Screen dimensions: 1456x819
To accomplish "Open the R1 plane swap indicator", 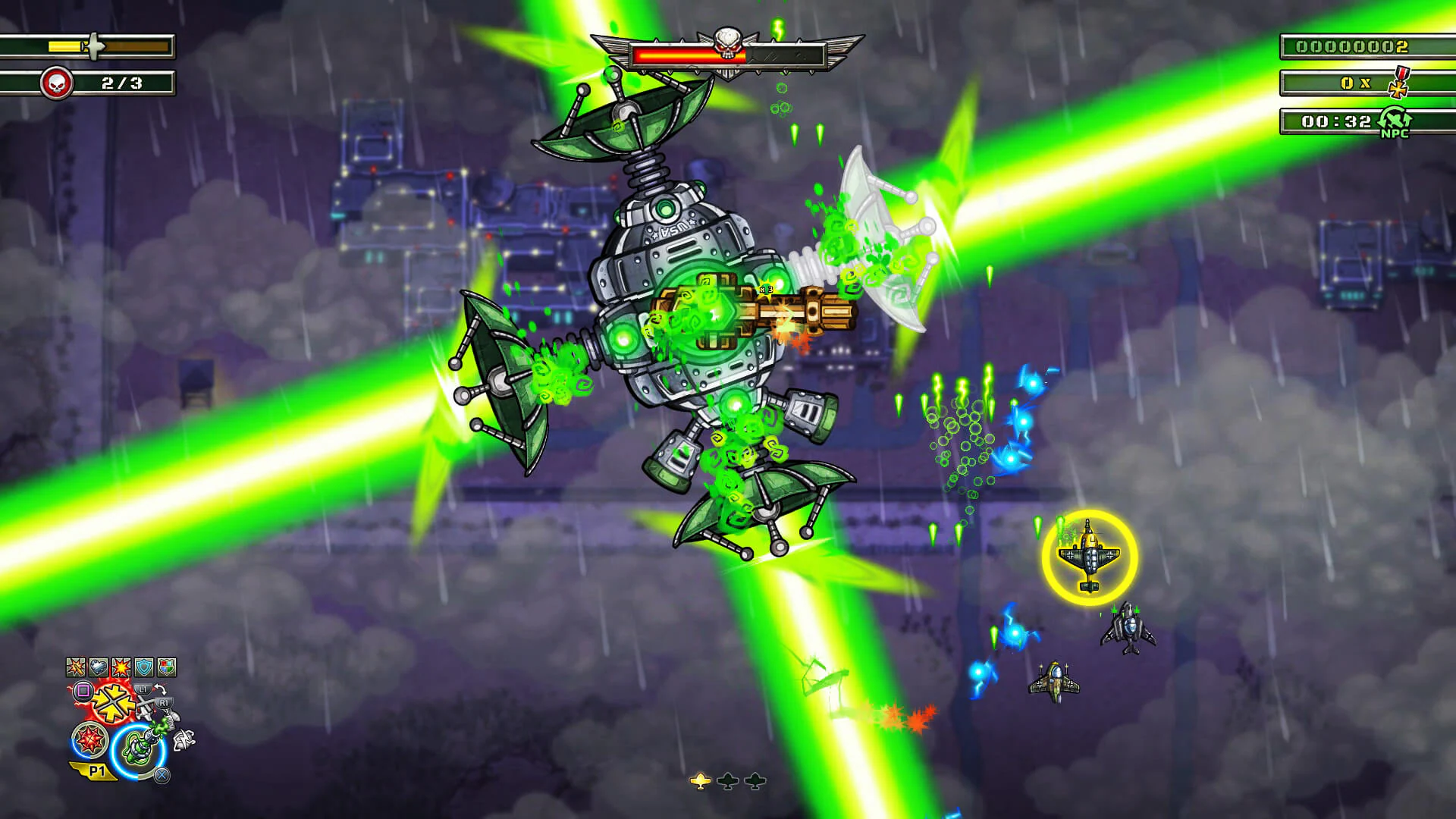I will point(165,701).
